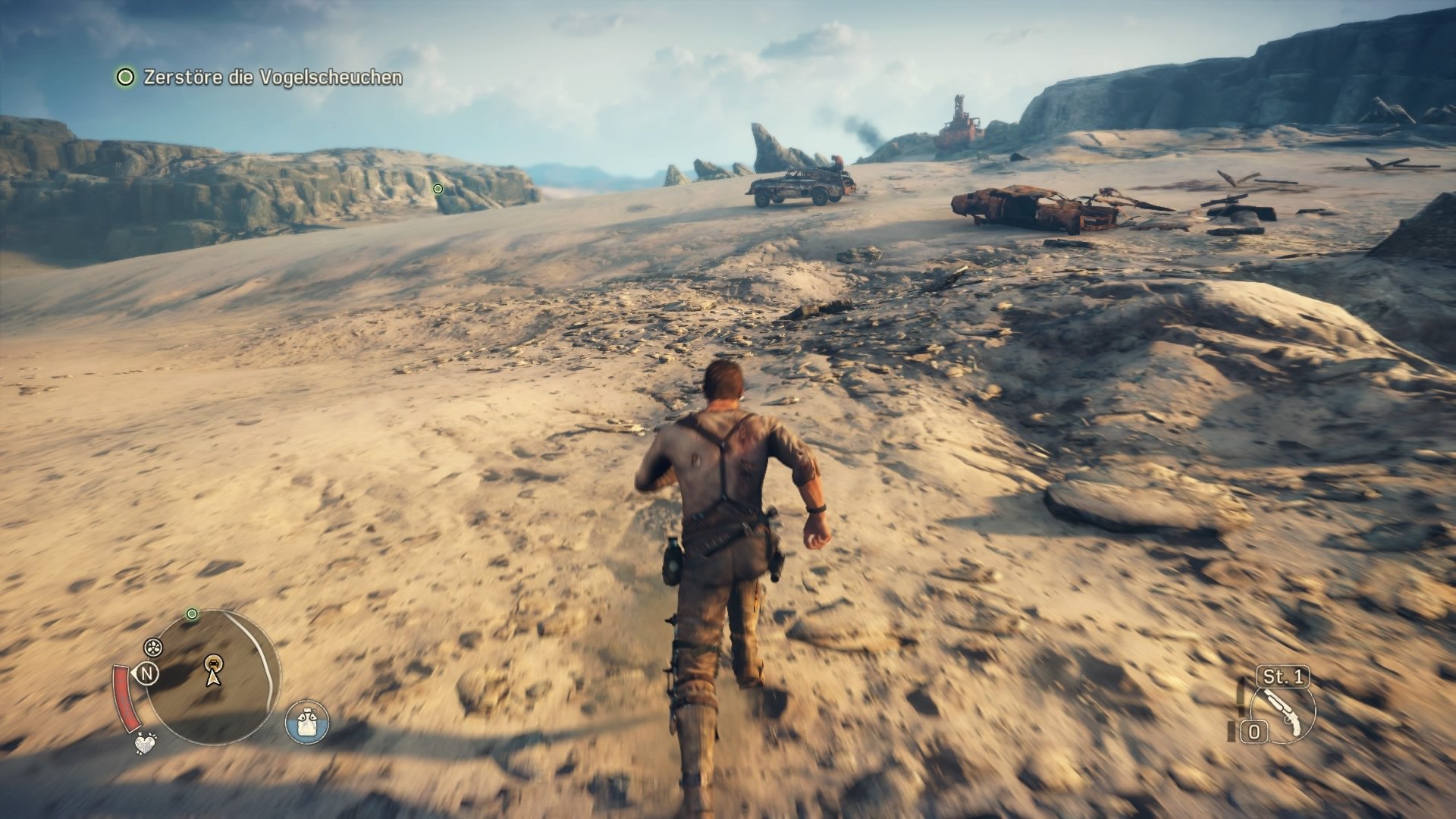Click the St. 1 weapon stage label
This screenshot has width=1456, height=819.
point(1284,676)
